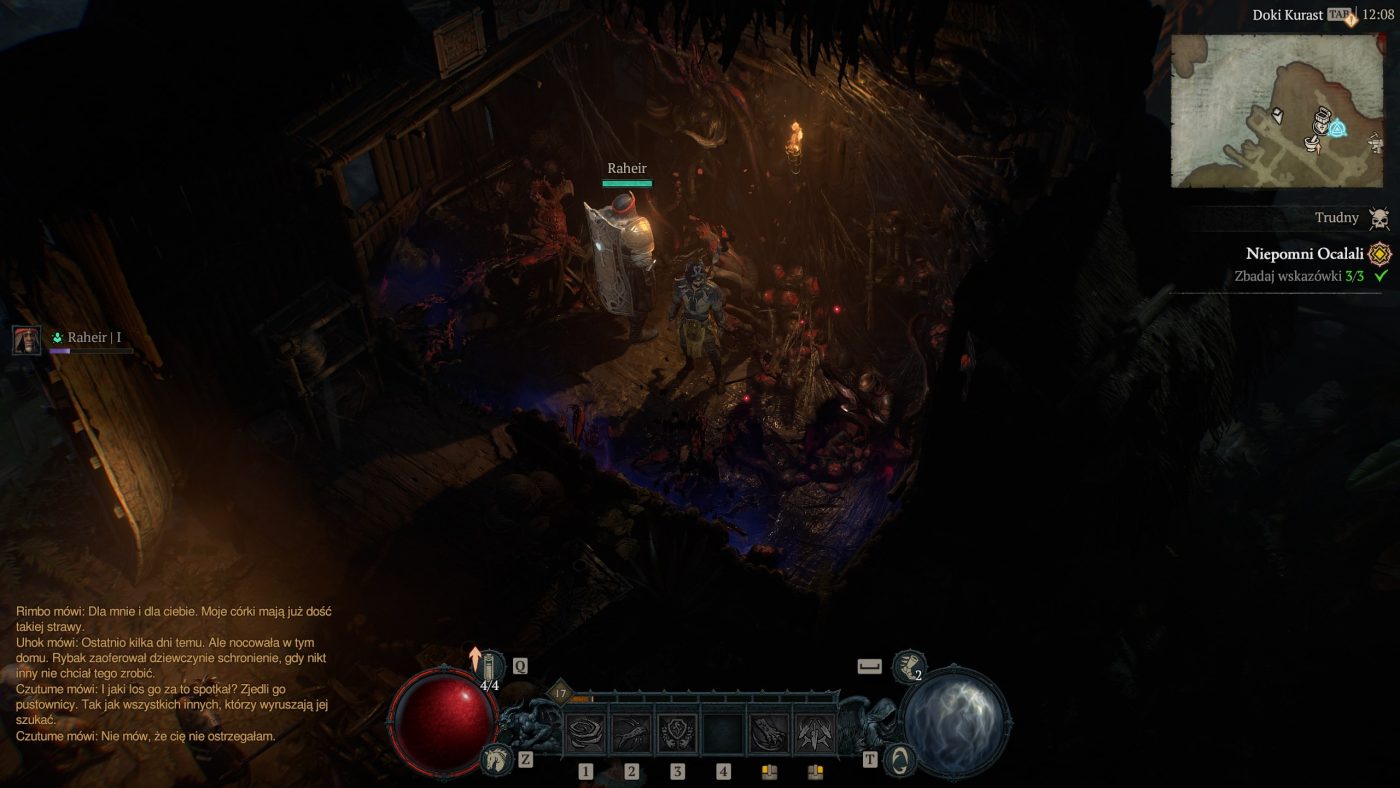Open the town portal swirl icon
This screenshot has width=1400, height=788.
[x=902, y=760]
